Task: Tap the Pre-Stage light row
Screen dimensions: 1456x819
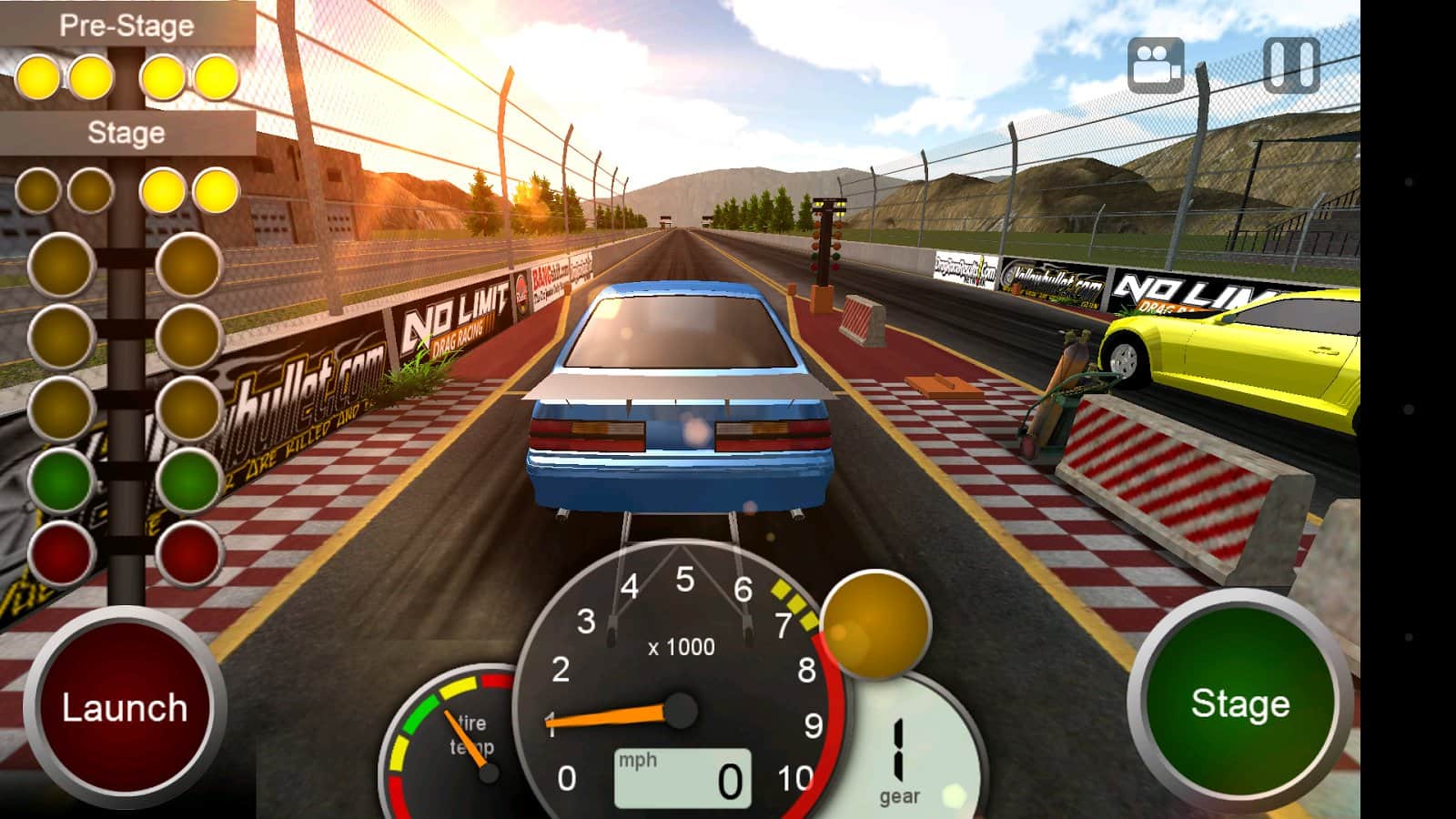Action: coord(127,76)
